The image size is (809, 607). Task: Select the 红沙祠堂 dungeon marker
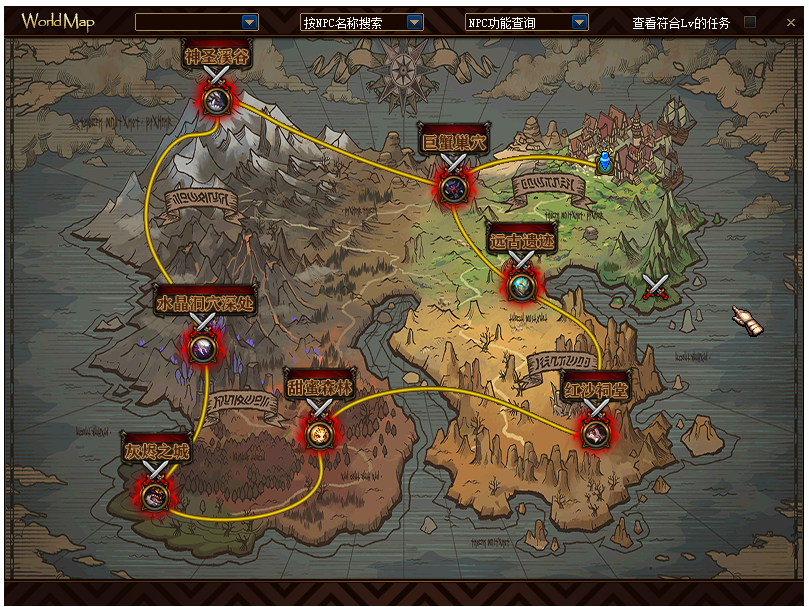596,432
